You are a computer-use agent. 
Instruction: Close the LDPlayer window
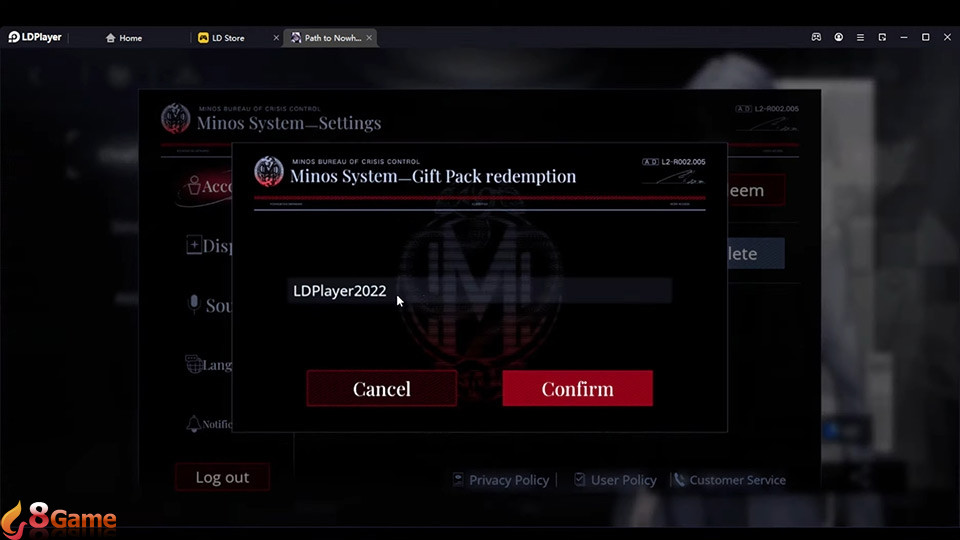pyautogui.click(x=947, y=37)
